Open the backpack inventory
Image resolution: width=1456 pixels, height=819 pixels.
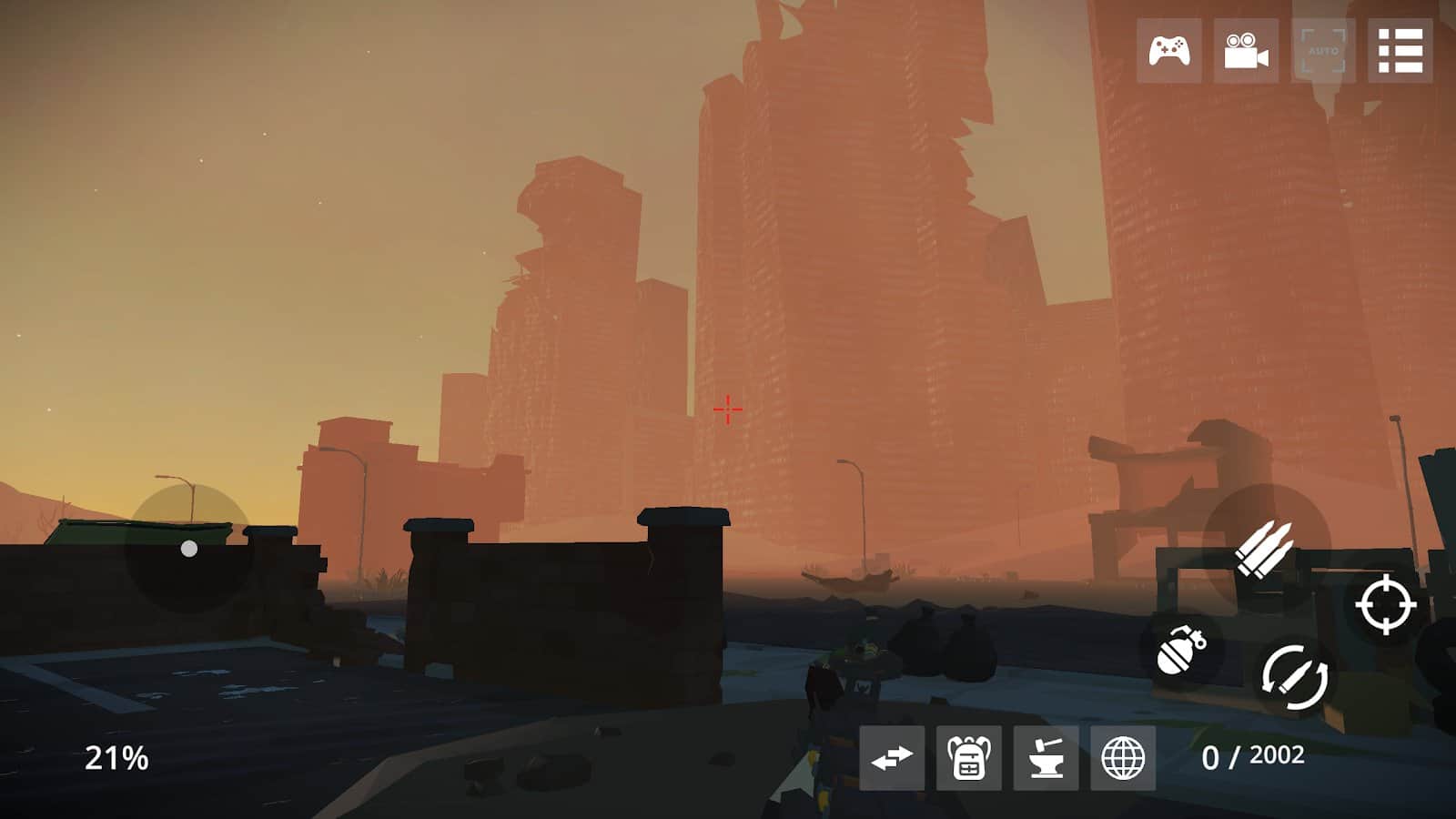click(968, 758)
